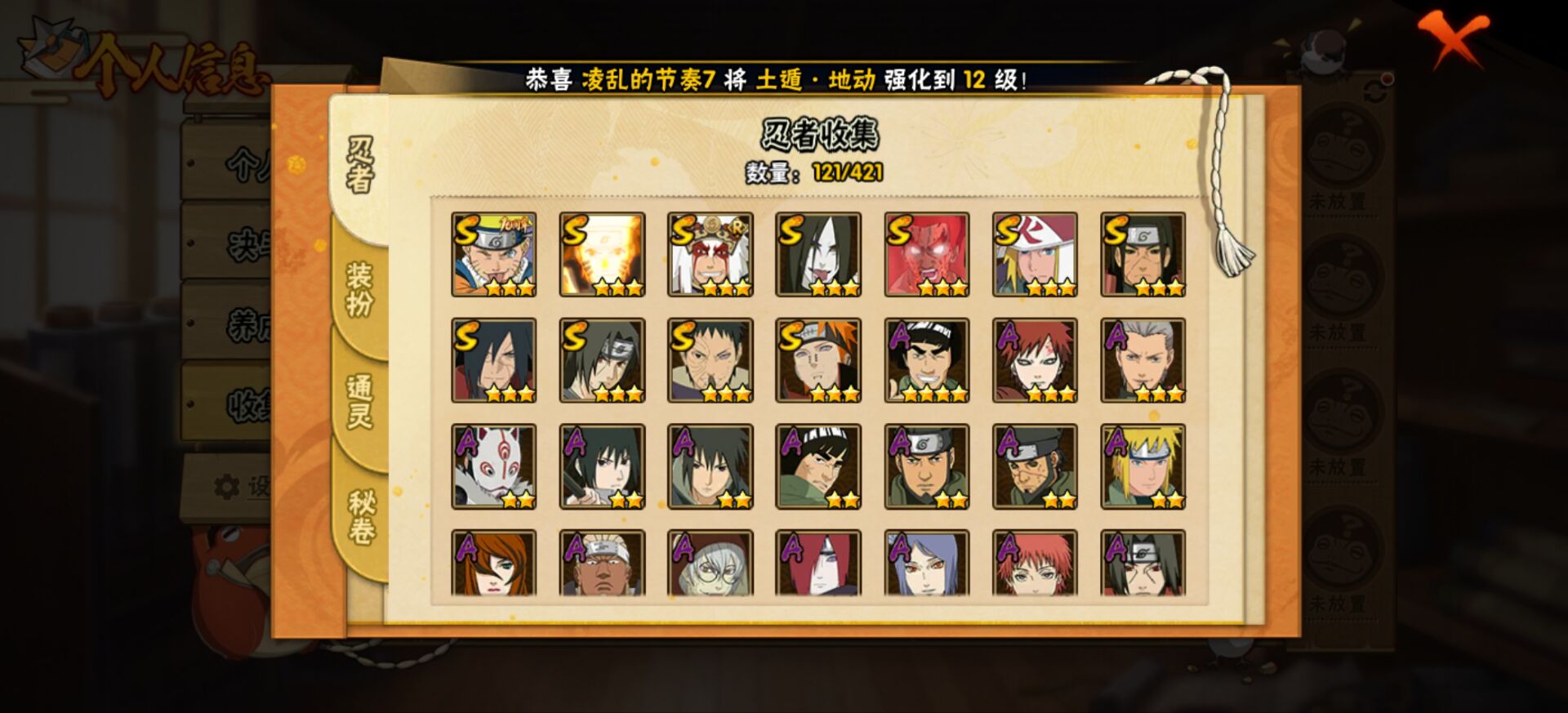This screenshot has height=713, width=1568.
Task: Select the A-rank Hiruzen Sarutobi portrait
Action: click(x=1143, y=360)
